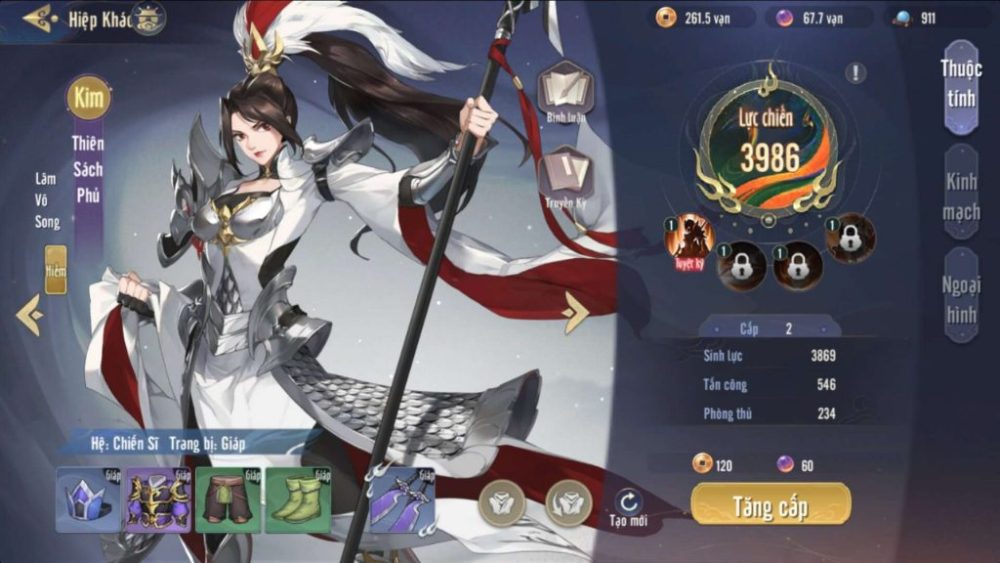The image size is (1000, 563).
Task: Open the Tuyệt kỹ skill icon
Action: (690, 241)
